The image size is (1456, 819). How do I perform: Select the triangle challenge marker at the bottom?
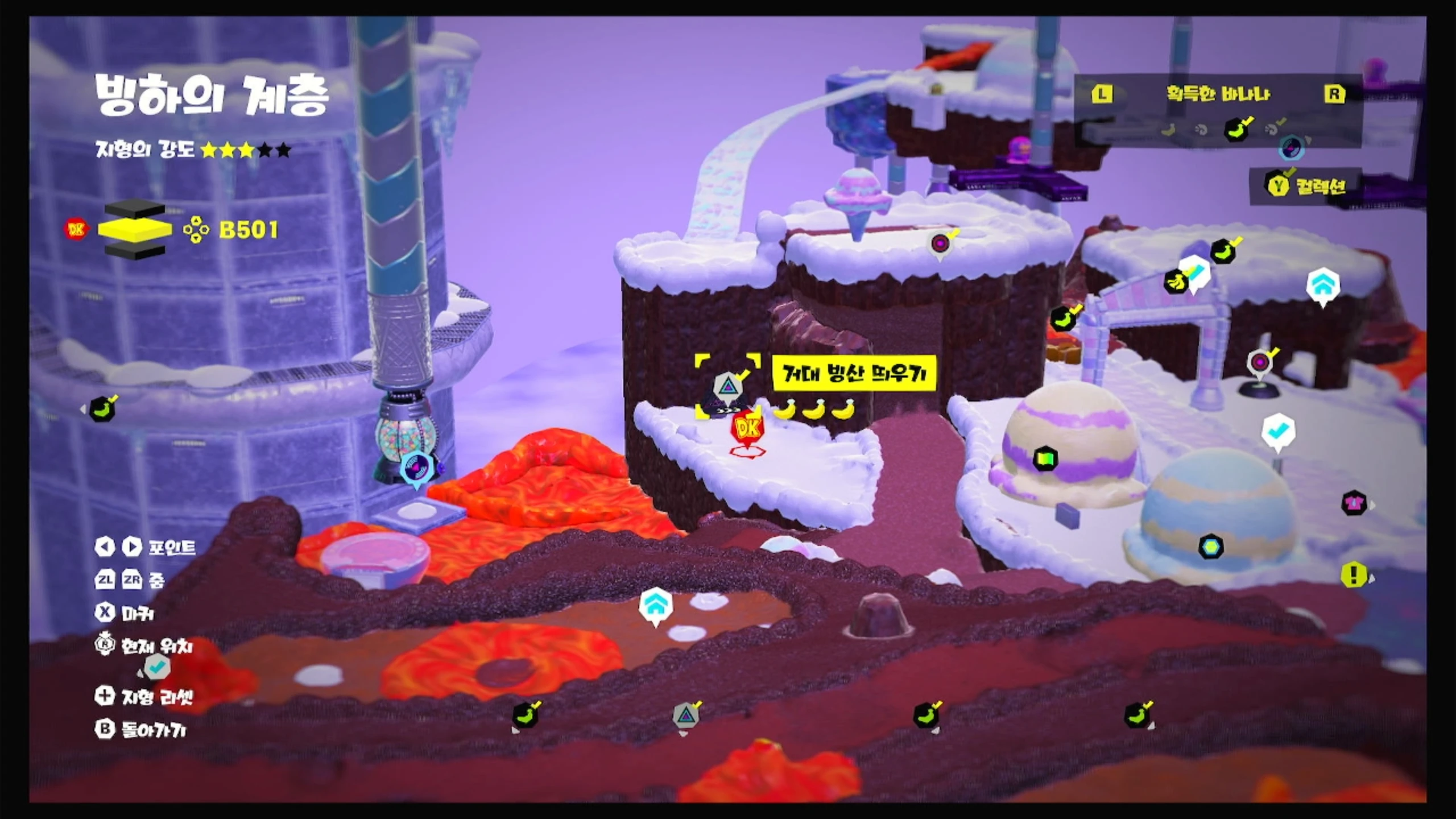686,715
